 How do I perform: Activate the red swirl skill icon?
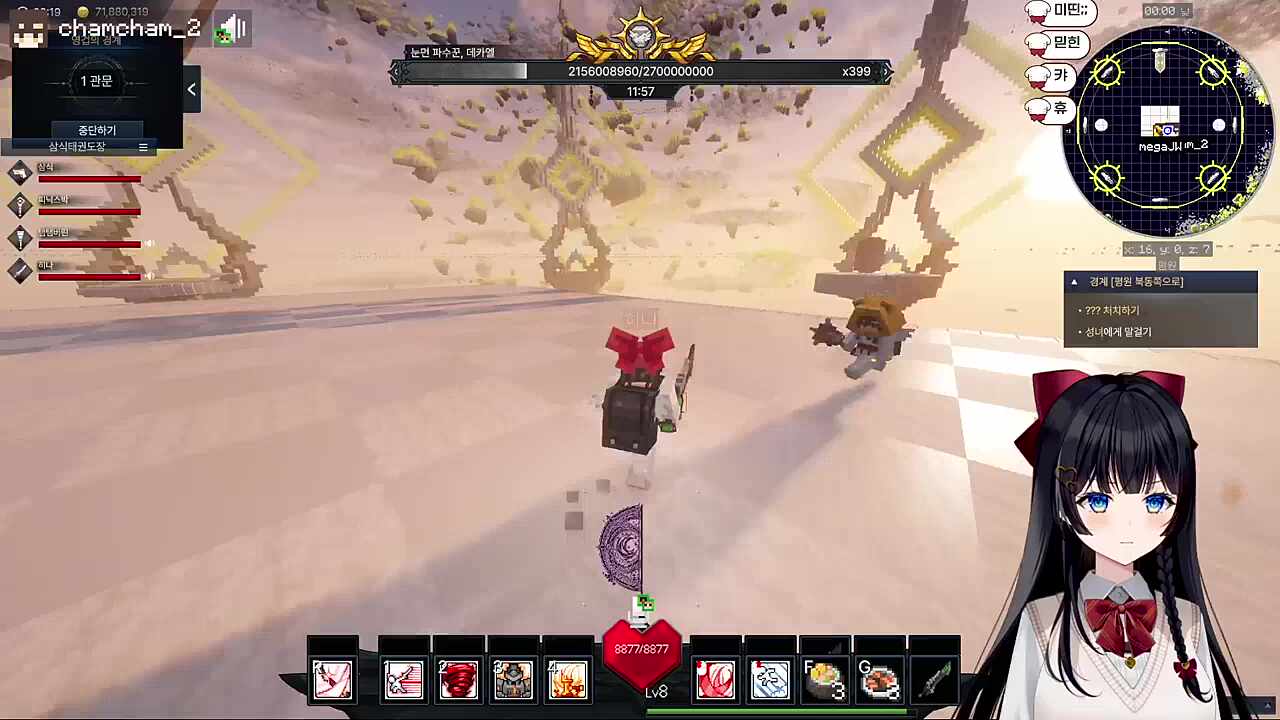[x=715, y=680]
